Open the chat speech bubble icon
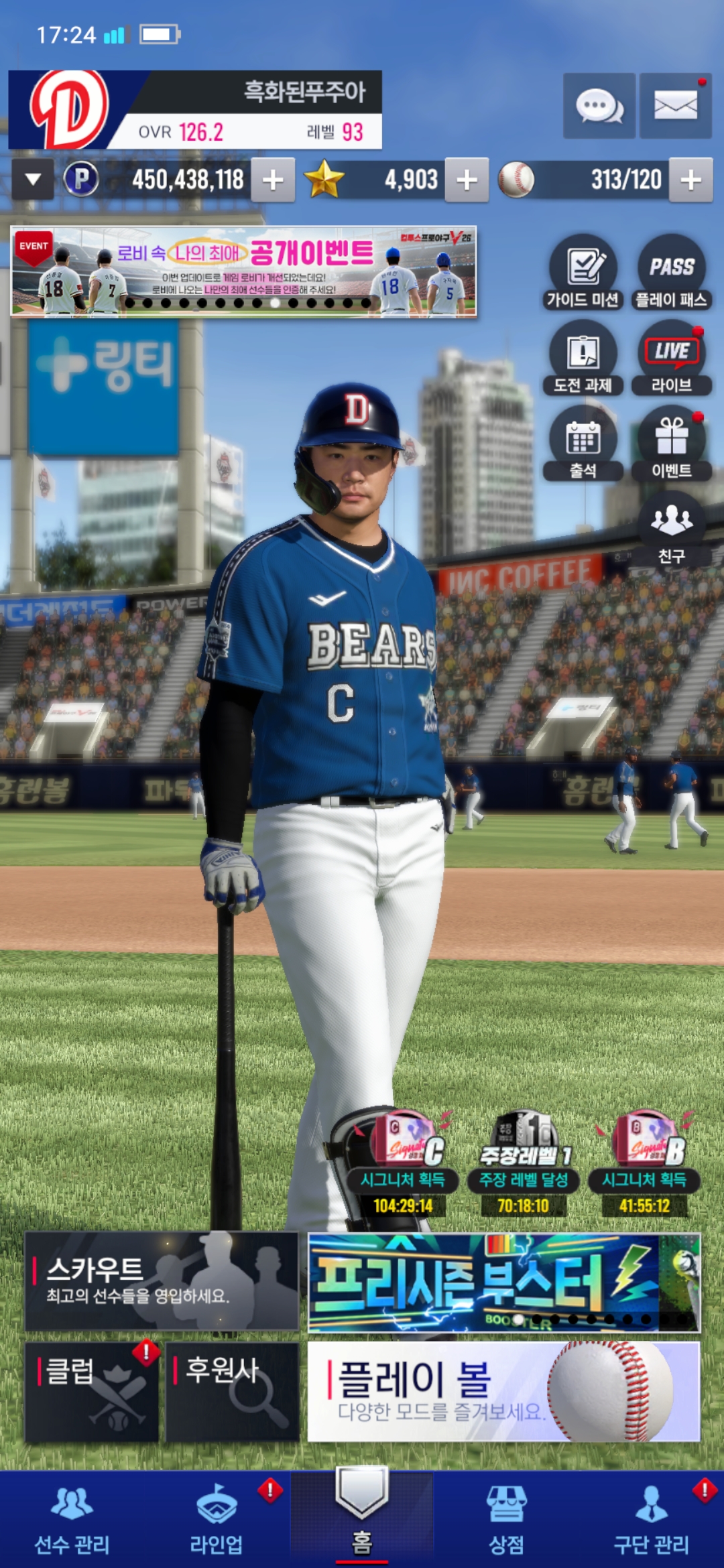724x1568 pixels. pyautogui.click(x=599, y=106)
